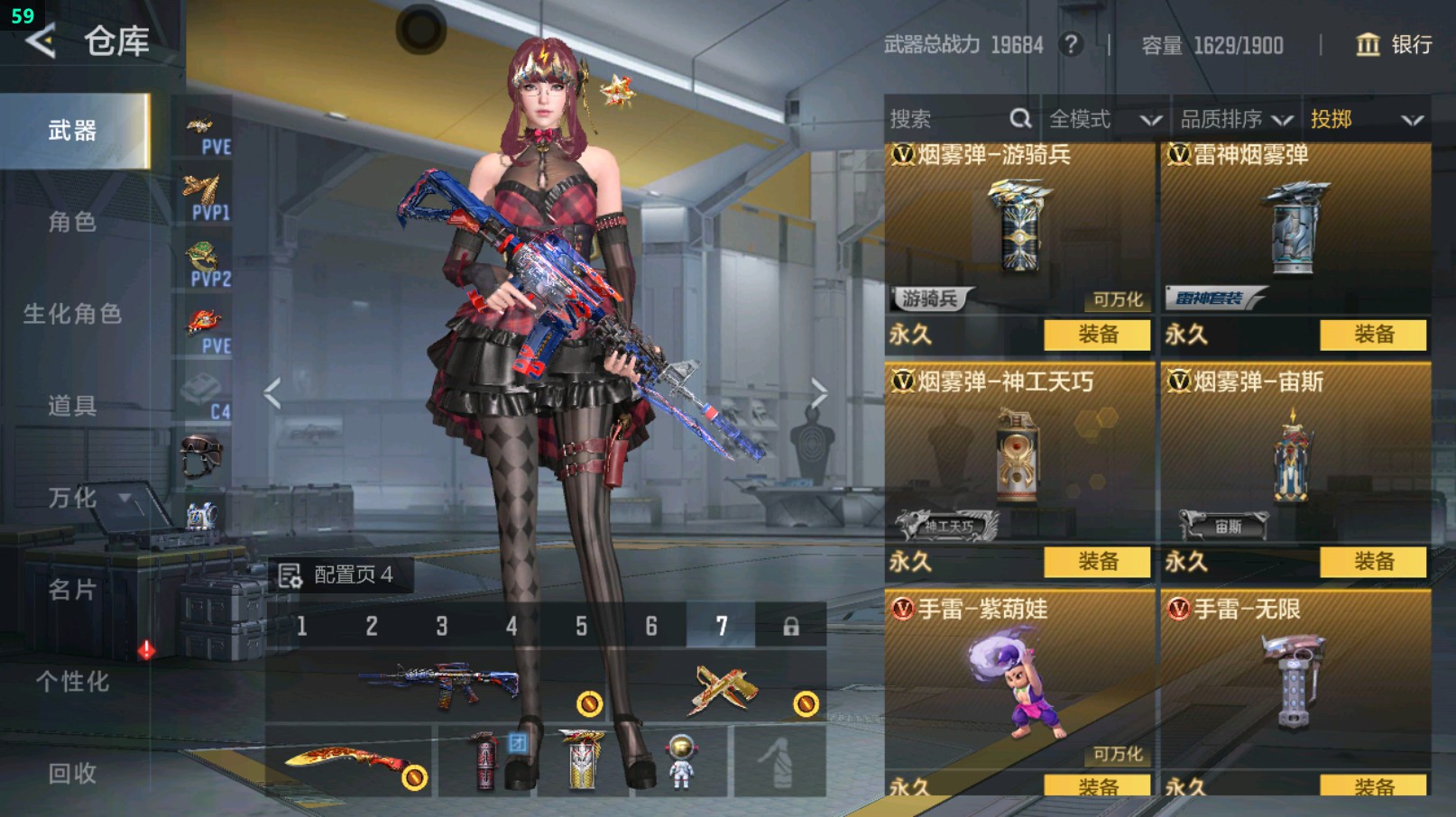This screenshot has height=817, width=1456.
Task: Equip the 烟雾弹-宙斯 grenade
Action: point(1373,562)
